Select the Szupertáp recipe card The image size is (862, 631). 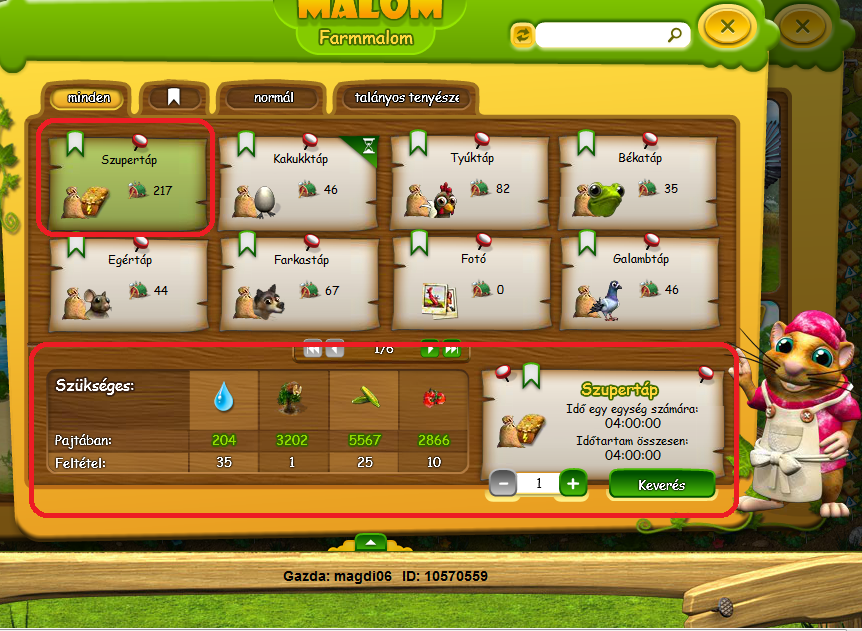[127, 177]
